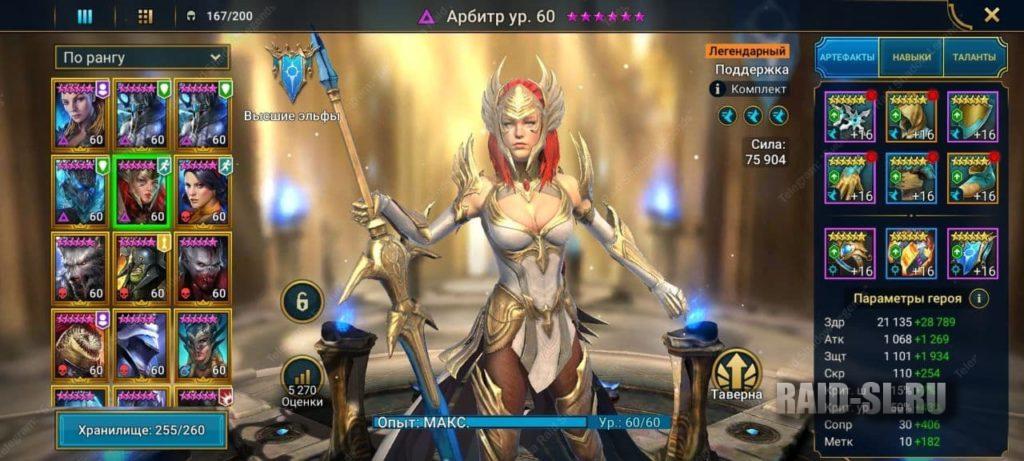1024x461 pixels.
Task: Switch to the three-column list view
Action: 85,16
